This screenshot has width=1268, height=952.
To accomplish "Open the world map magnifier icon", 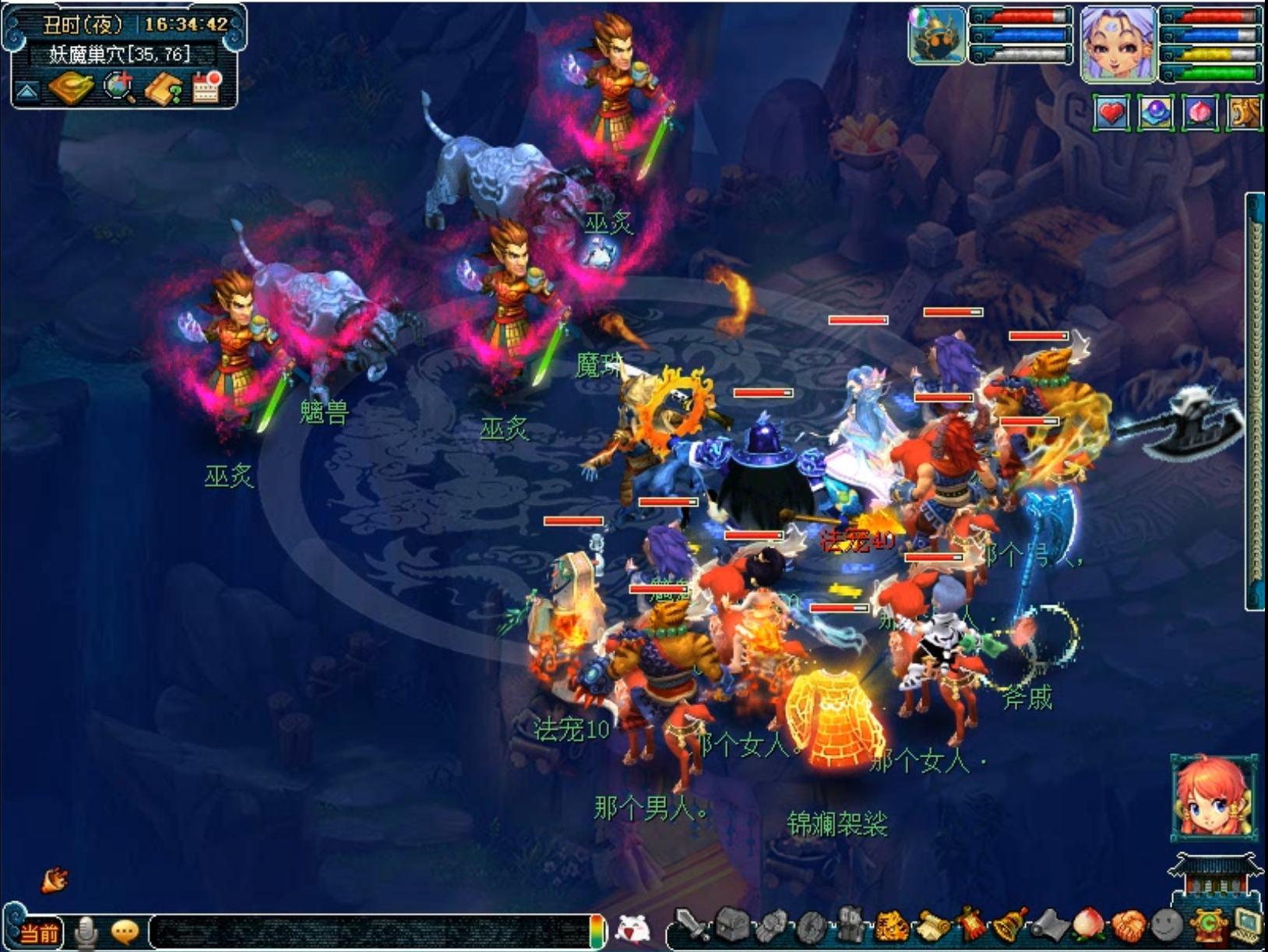I will (x=119, y=88).
